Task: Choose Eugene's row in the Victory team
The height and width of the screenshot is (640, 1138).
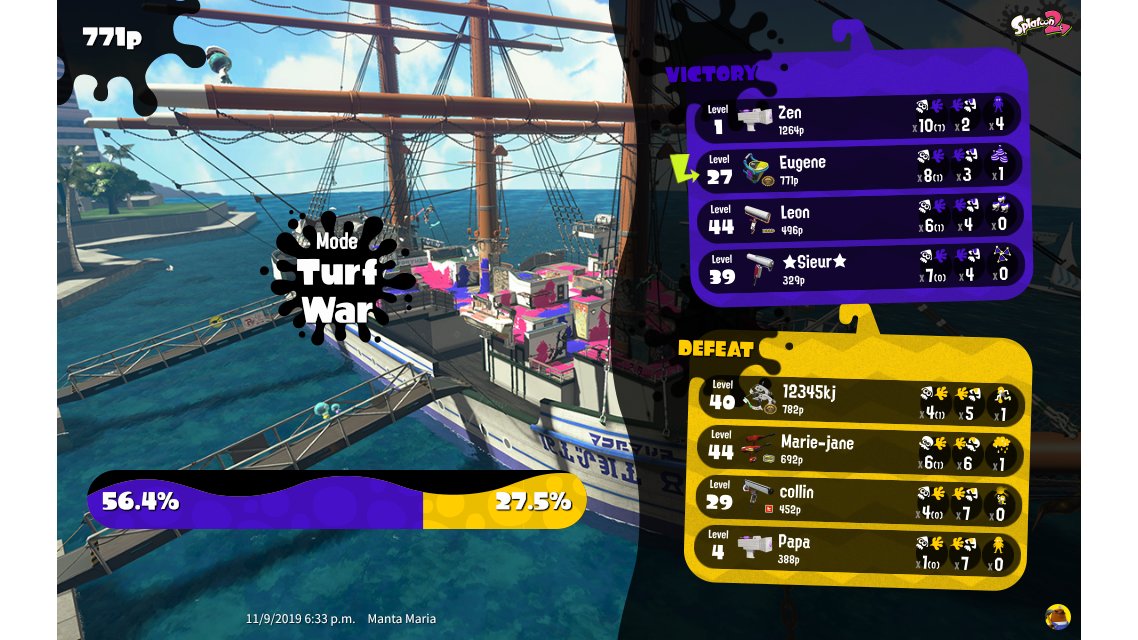Action: coord(858,168)
